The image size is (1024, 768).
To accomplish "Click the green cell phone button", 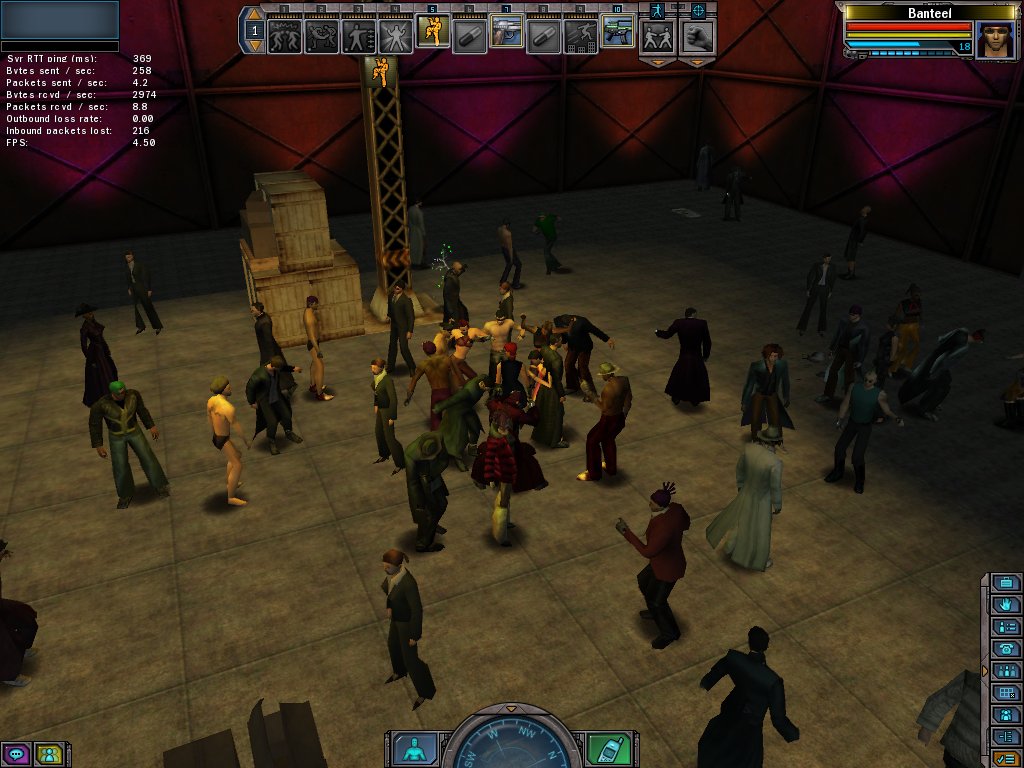I will pyautogui.click(x=608, y=748).
